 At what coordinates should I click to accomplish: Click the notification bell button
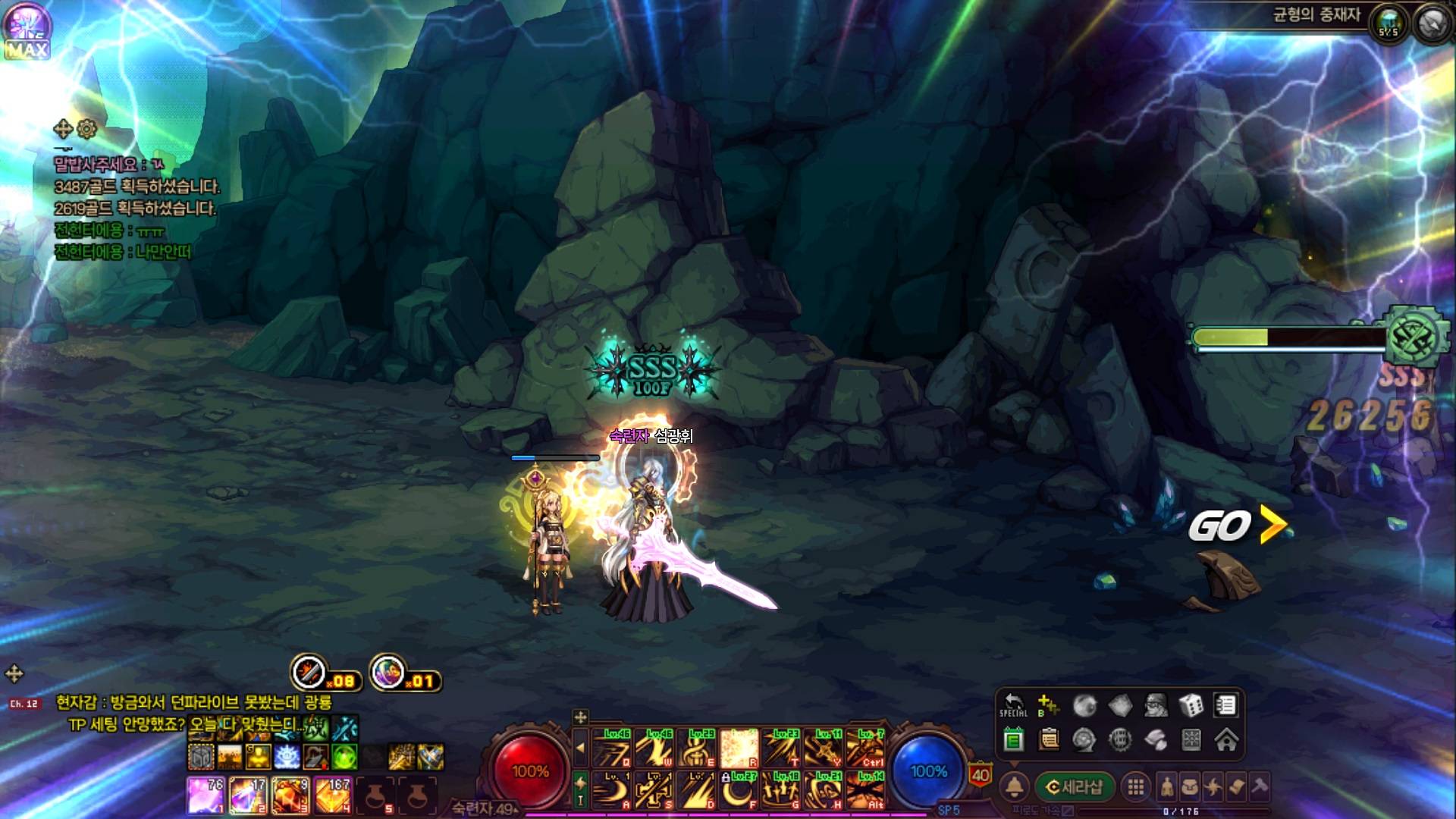[x=1015, y=787]
